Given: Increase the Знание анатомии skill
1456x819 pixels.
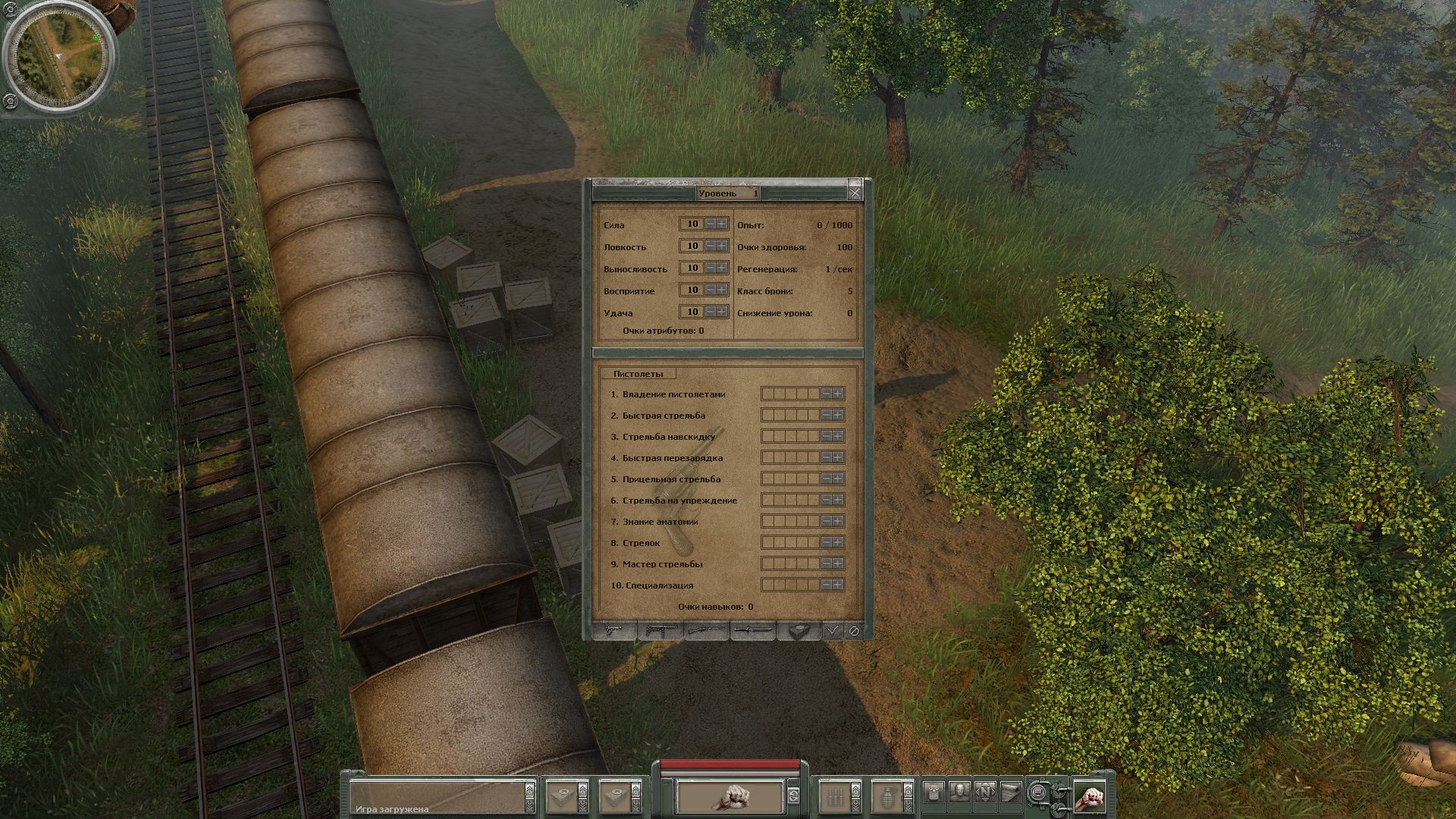Looking at the screenshot, I should coord(837,522).
